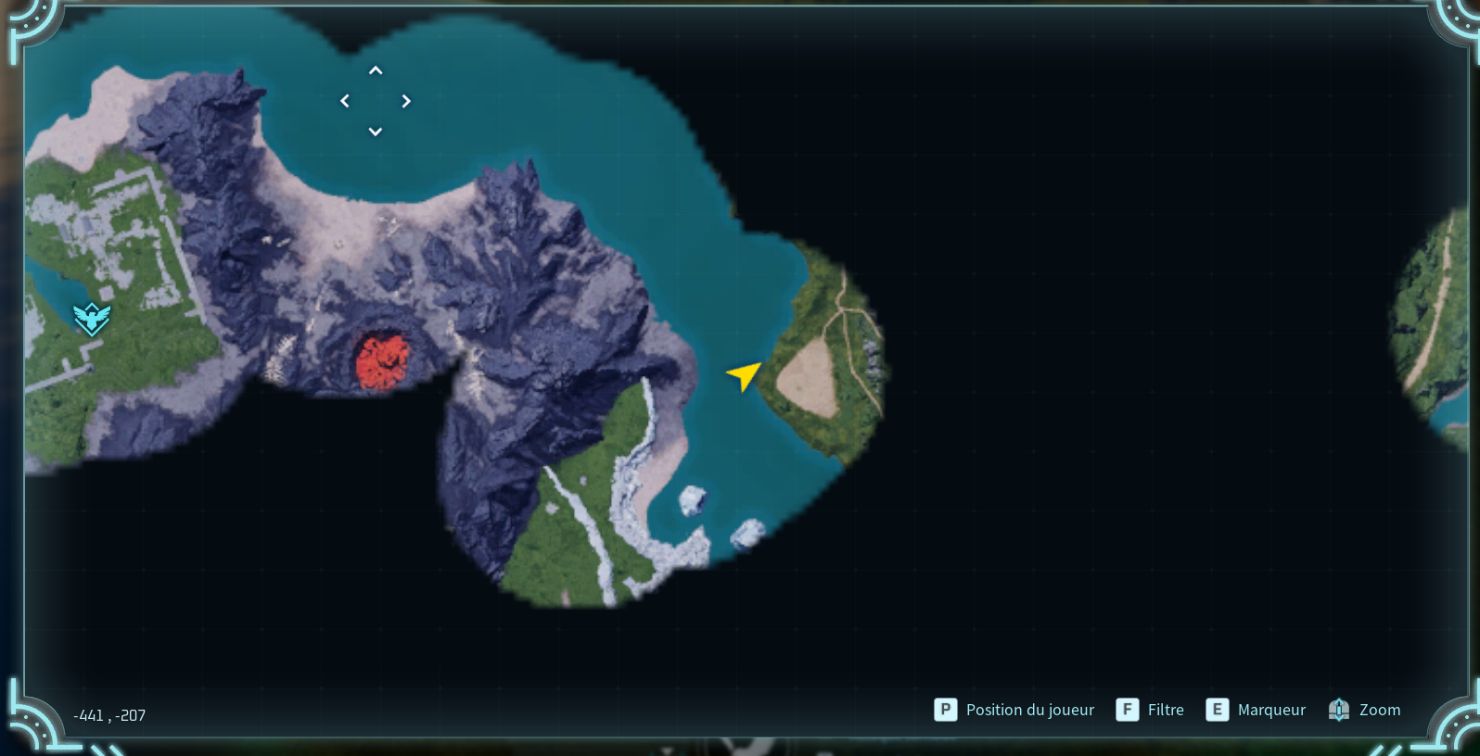
Task: Pan the map right using the right chevron
Action: [406, 101]
